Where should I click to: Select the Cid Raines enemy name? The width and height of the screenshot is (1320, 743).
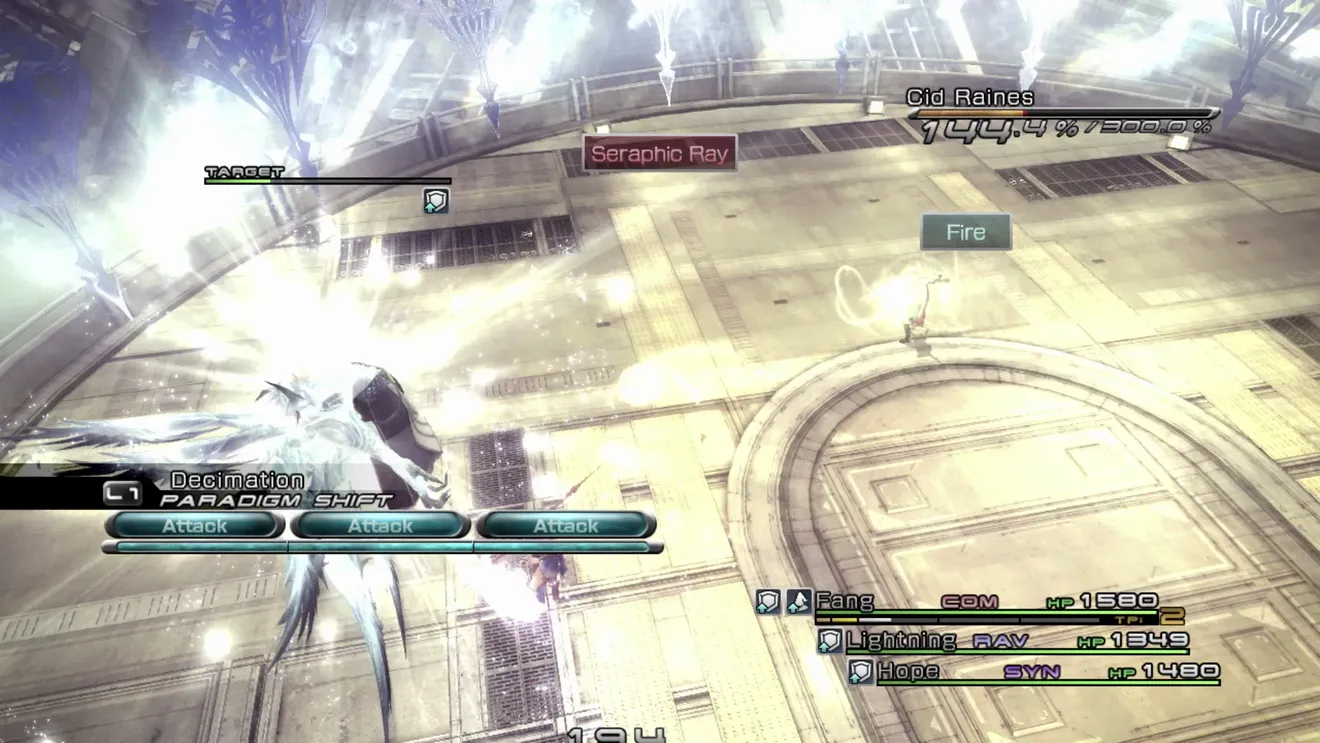(x=970, y=98)
